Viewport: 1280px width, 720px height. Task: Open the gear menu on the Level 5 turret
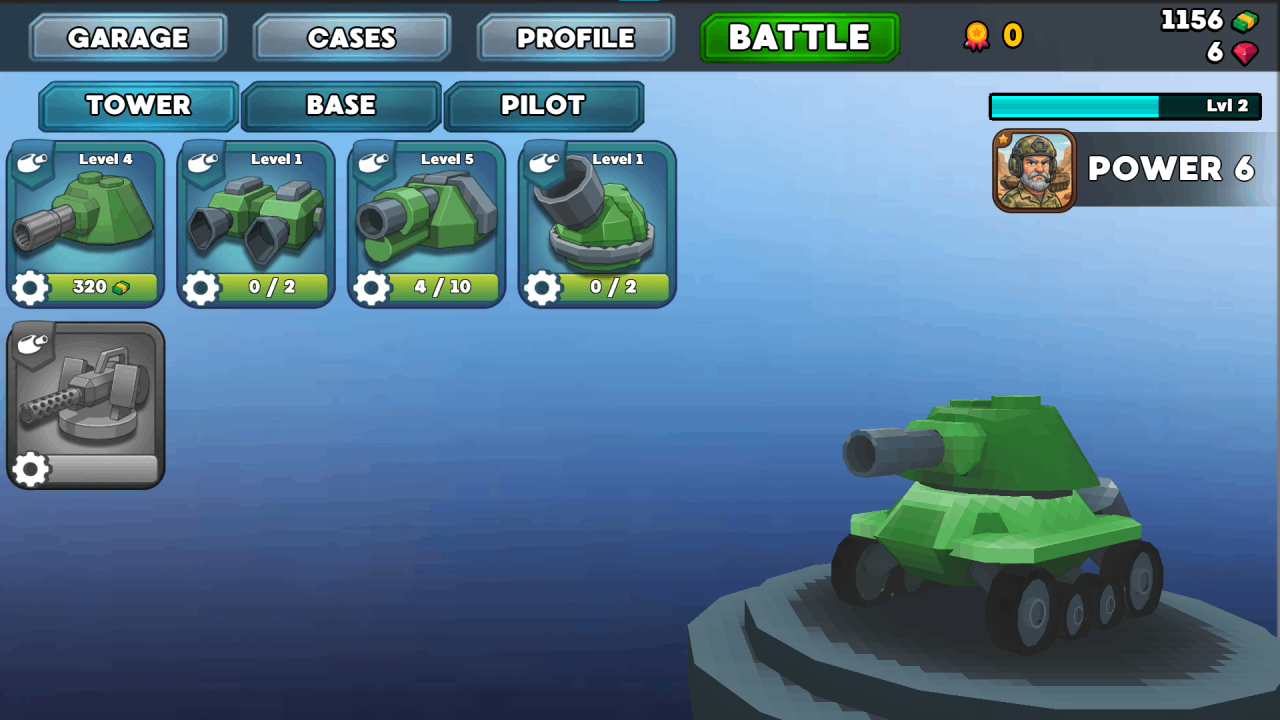[x=372, y=289]
